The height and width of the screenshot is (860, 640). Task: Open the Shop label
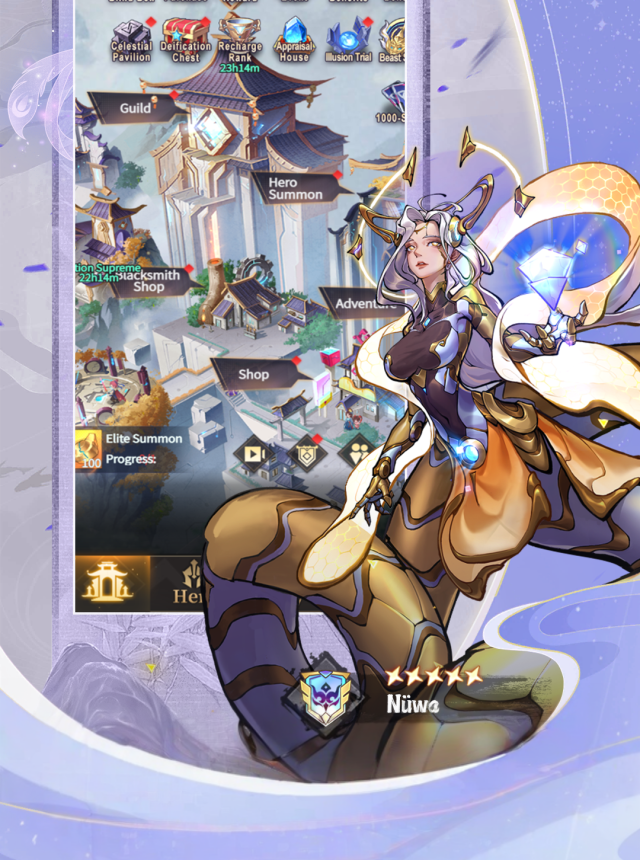(x=254, y=374)
